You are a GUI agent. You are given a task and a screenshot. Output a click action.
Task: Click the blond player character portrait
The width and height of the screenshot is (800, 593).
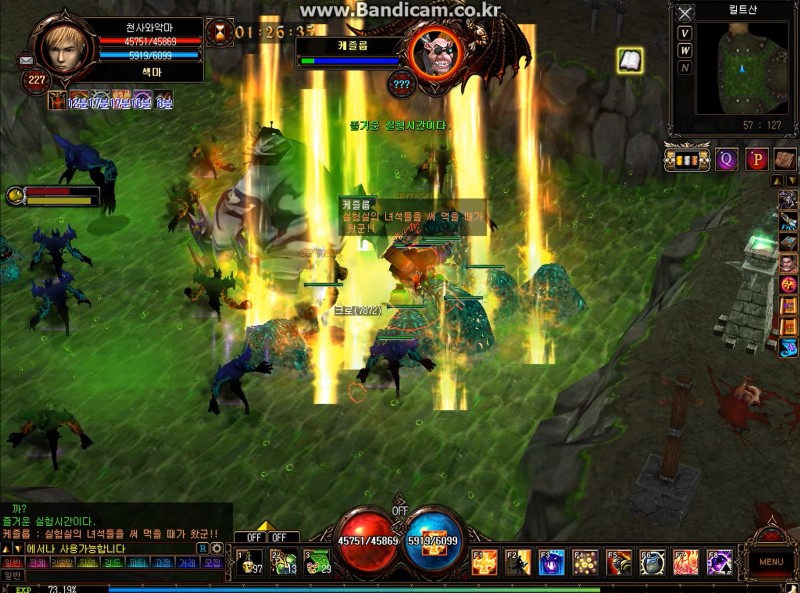tap(65, 45)
